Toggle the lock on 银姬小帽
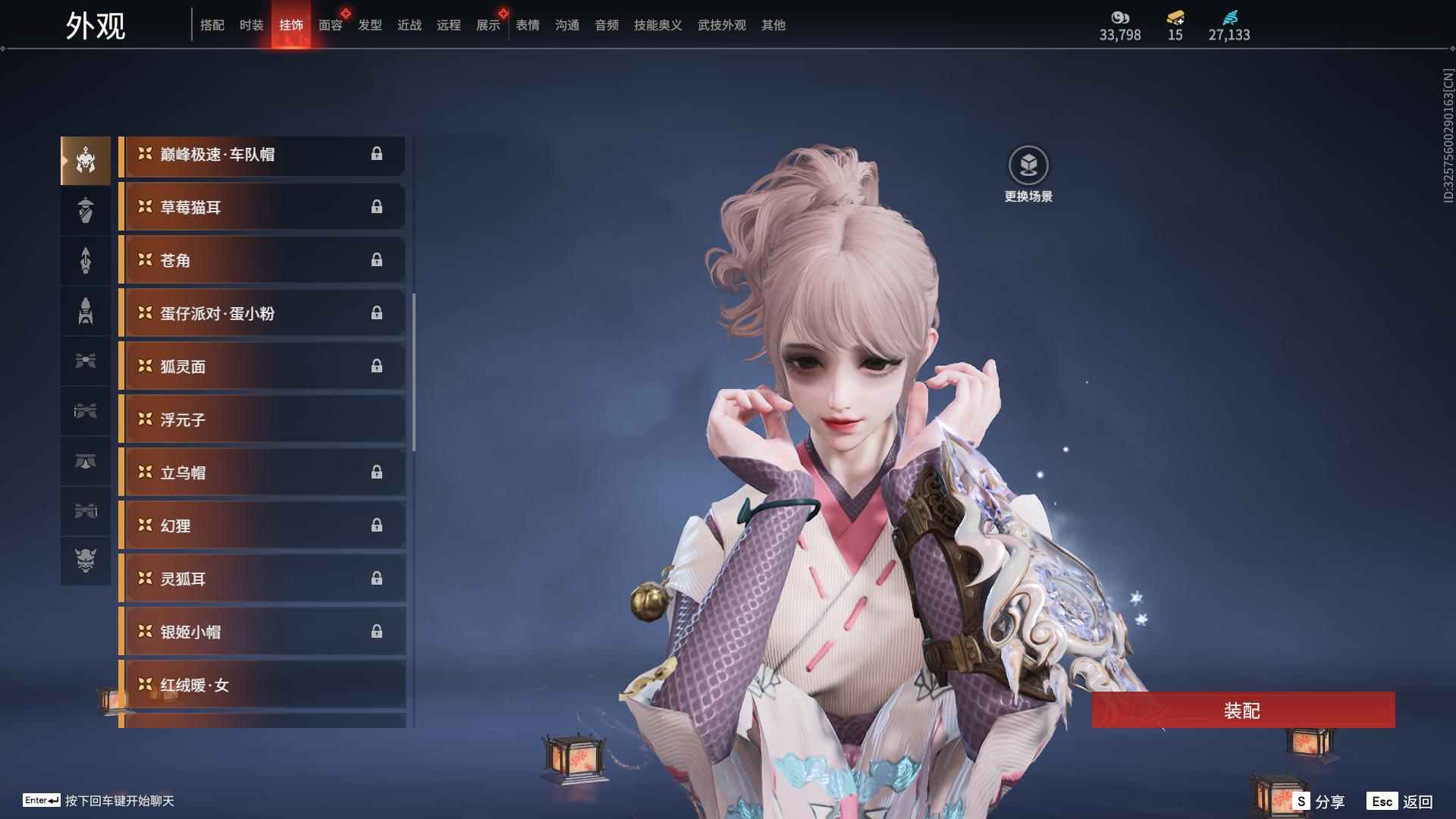This screenshot has width=1456, height=819. tap(378, 632)
